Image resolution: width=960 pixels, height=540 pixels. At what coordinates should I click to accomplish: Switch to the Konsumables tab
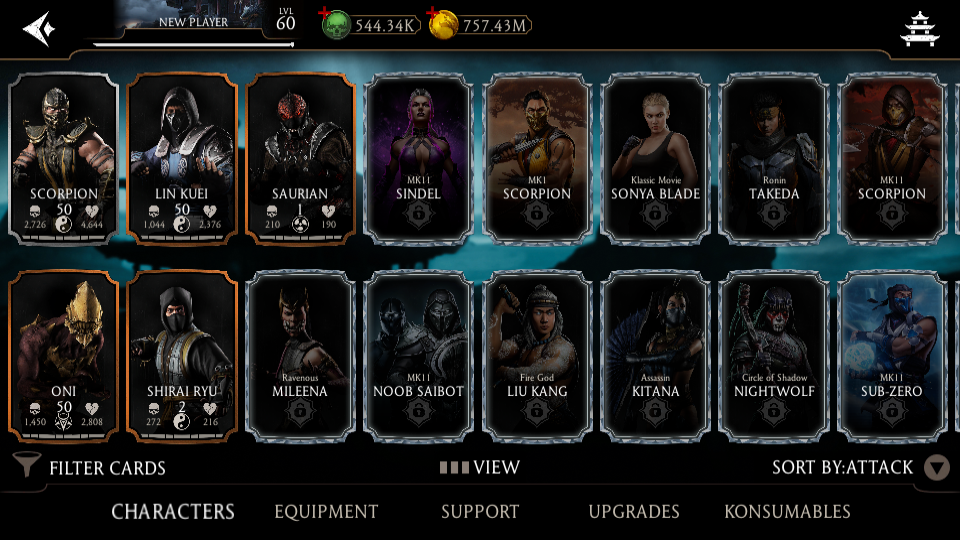pos(787,512)
